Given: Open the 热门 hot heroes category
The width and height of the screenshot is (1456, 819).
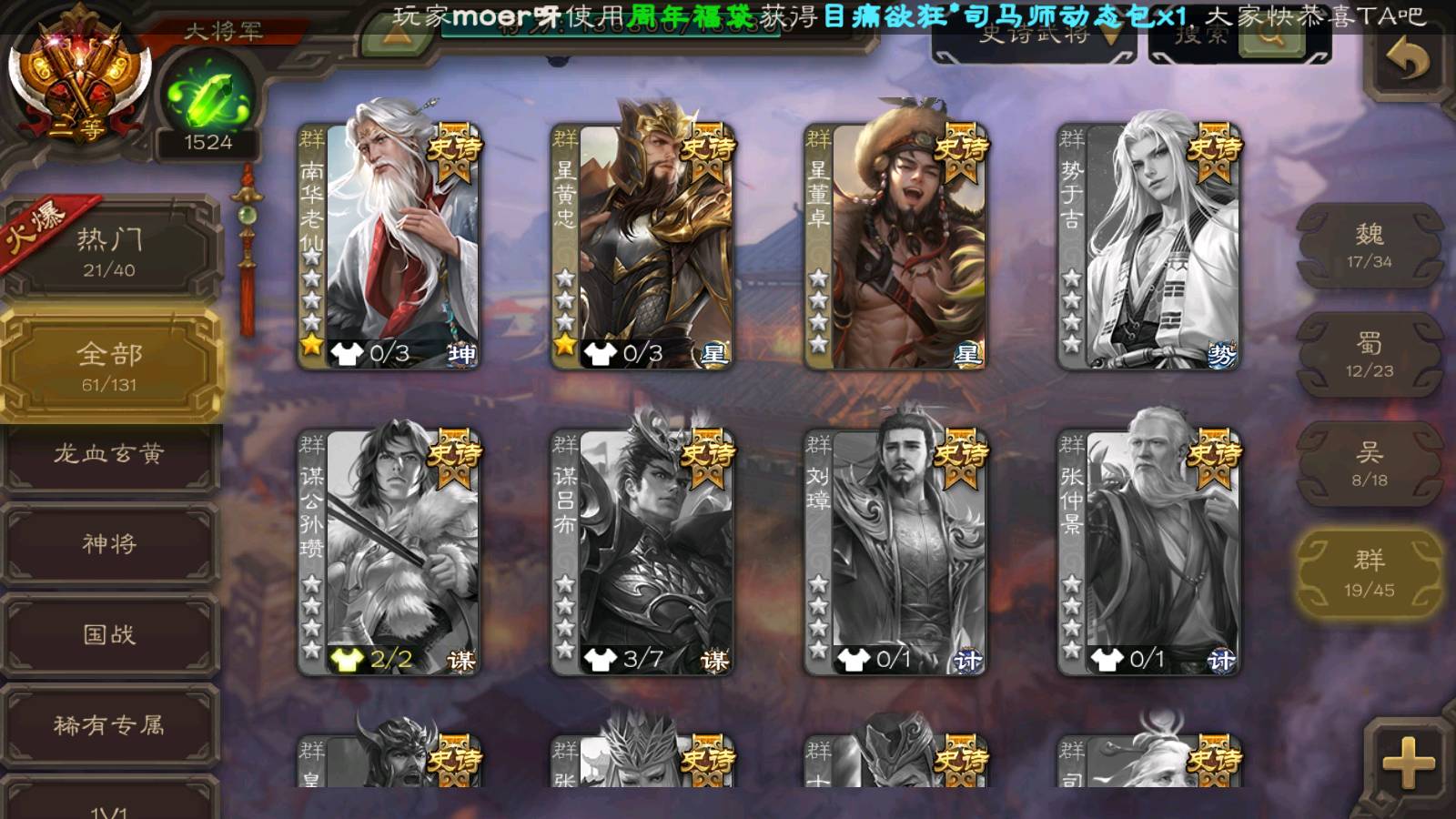Looking at the screenshot, I should pyautogui.click(x=109, y=250).
